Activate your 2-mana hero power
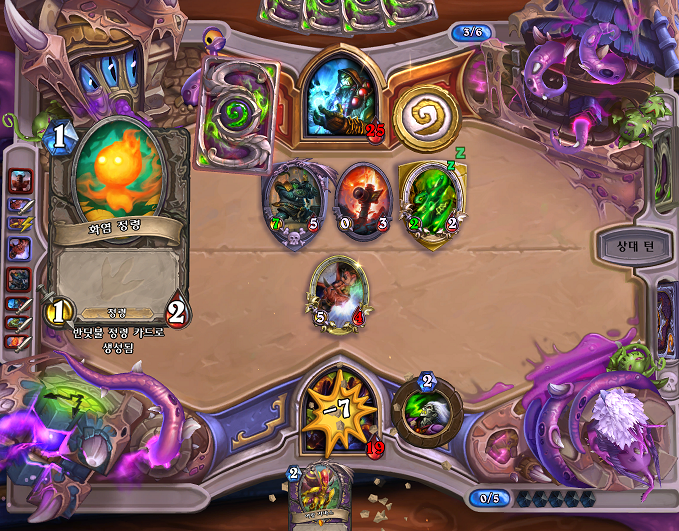Screen dimensions: 679x531 [427, 407]
